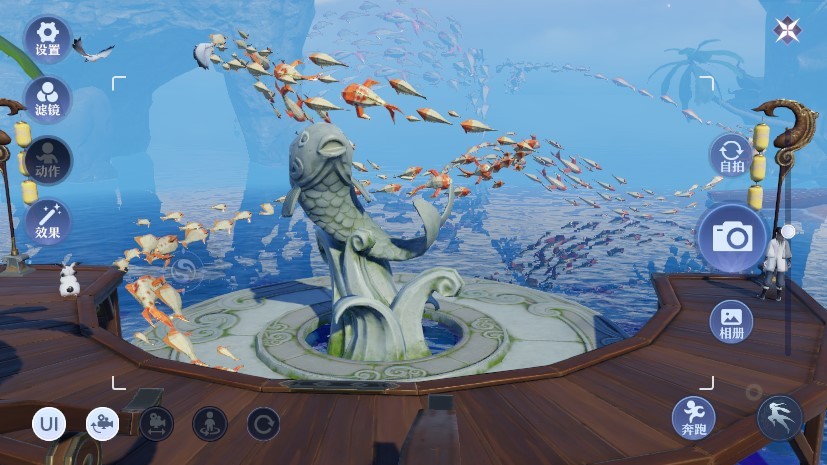Close photo mode with the X icon

click(x=787, y=31)
